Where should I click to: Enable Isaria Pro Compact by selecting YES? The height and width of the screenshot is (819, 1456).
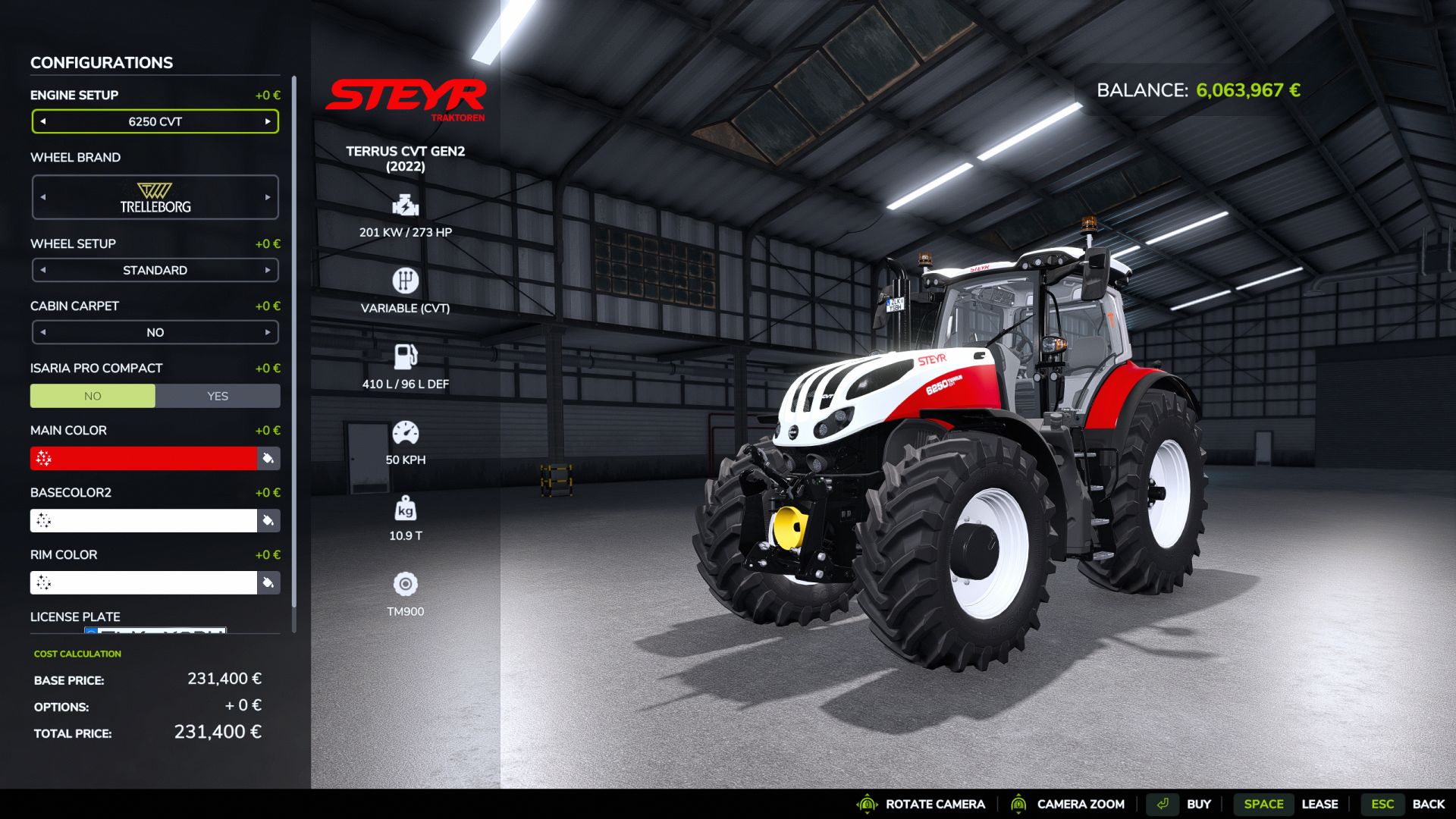pos(218,395)
